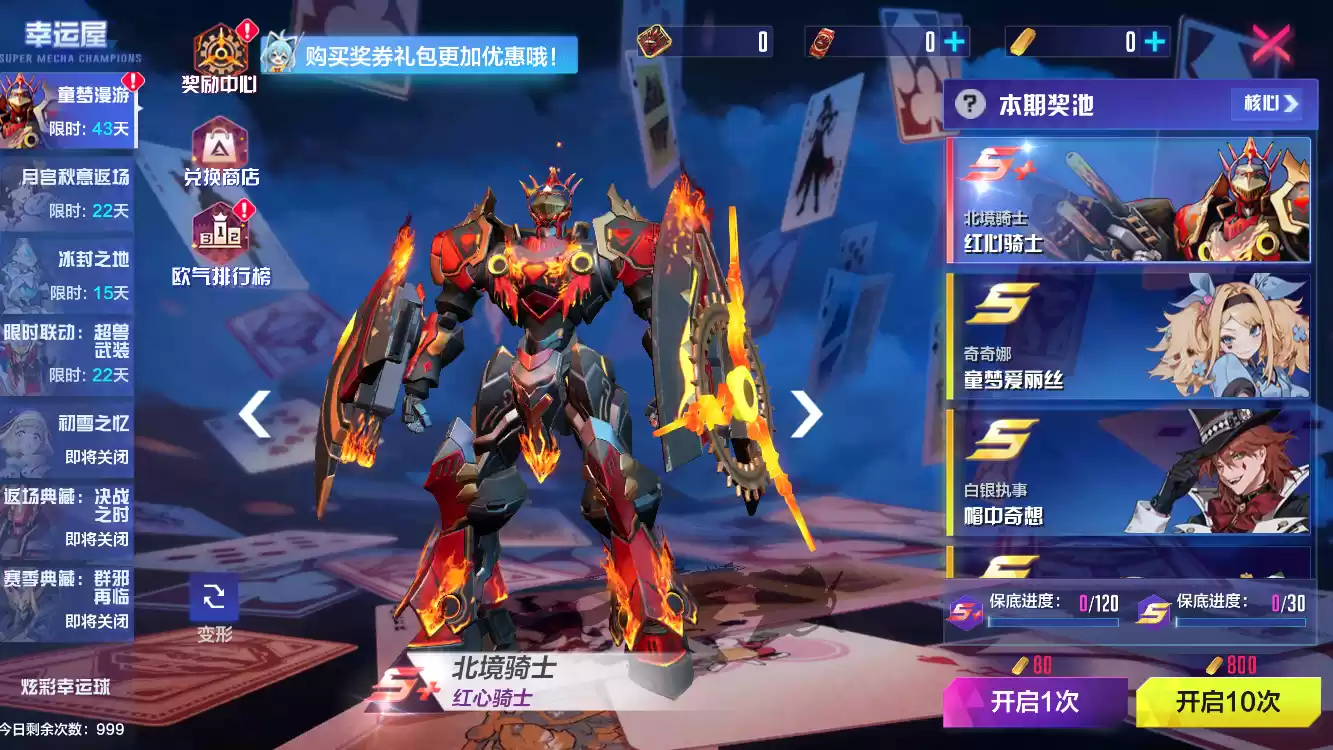This screenshot has width=1333, height=750.
Task: Show the previous mecha with the left arrow
Action: pos(255,413)
